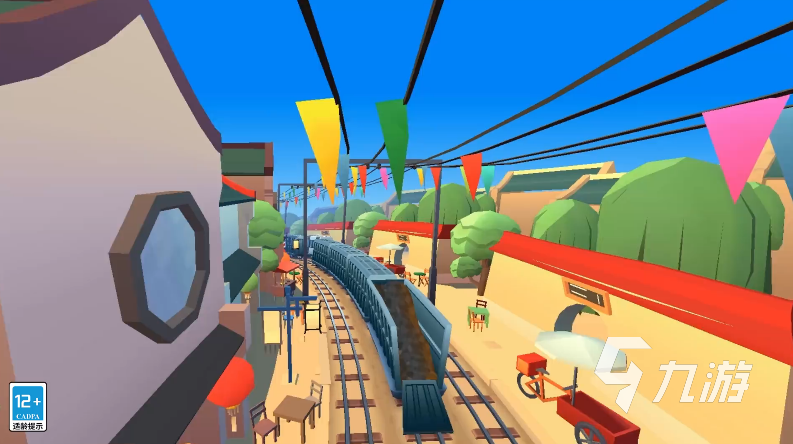Open the CADPA 12+ age rating notice
Screen dimensions: 793x444
coord(27,407)
